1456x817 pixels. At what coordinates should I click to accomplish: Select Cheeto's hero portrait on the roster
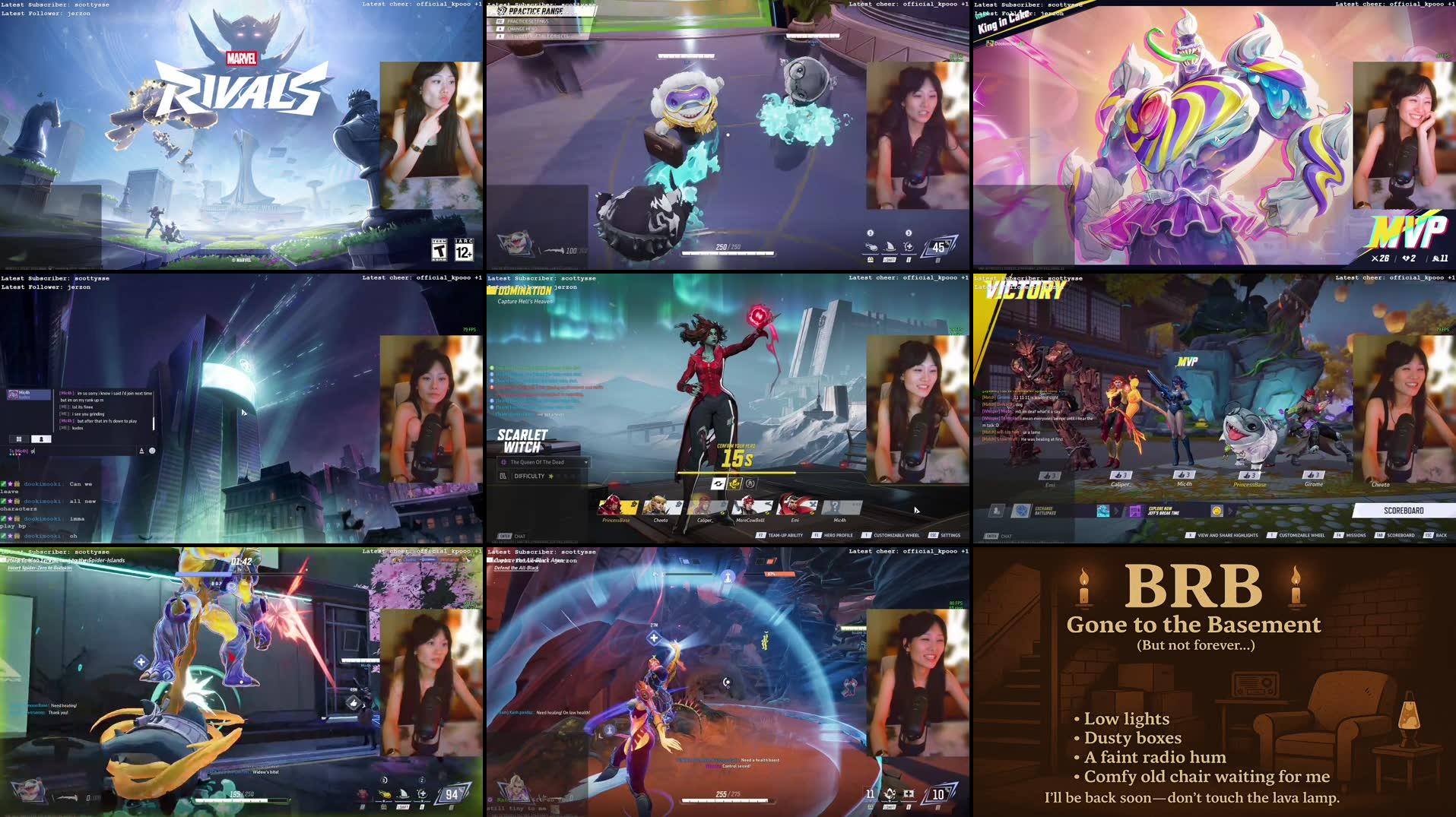pos(661,505)
